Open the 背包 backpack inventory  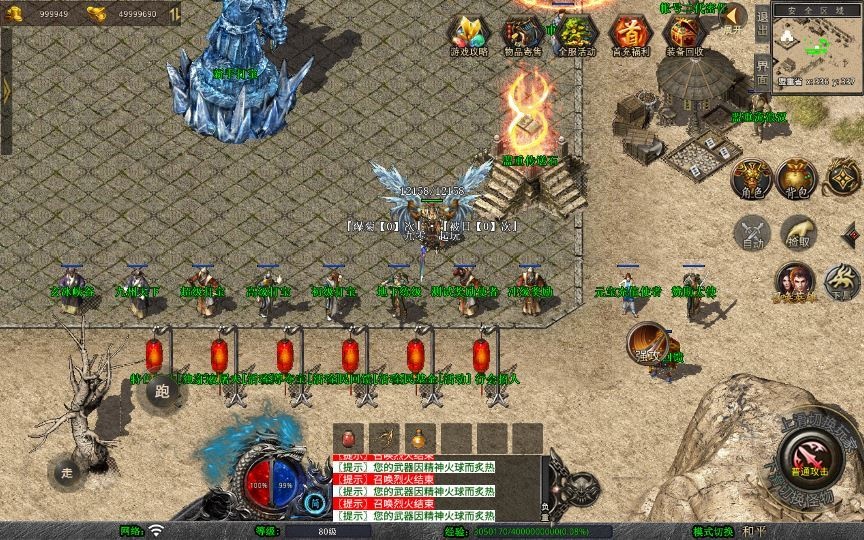pyautogui.click(x=797, y=179)
